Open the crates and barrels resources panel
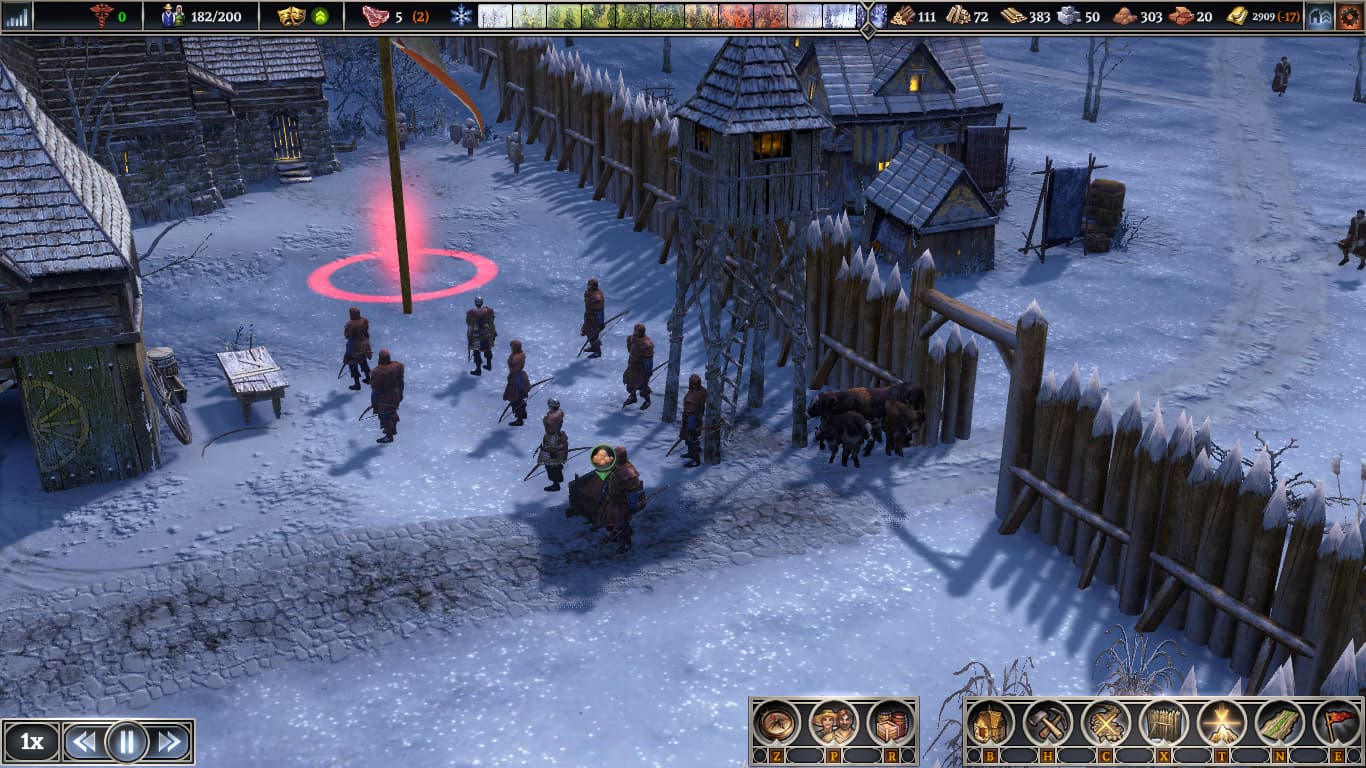 click(x=890, y=722)
